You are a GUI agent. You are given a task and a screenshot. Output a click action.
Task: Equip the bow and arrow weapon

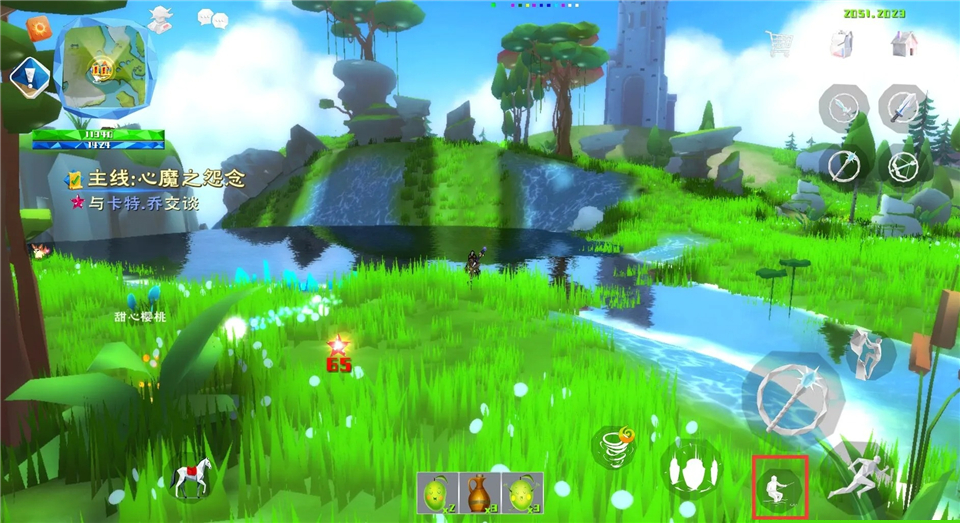[904, 165]
